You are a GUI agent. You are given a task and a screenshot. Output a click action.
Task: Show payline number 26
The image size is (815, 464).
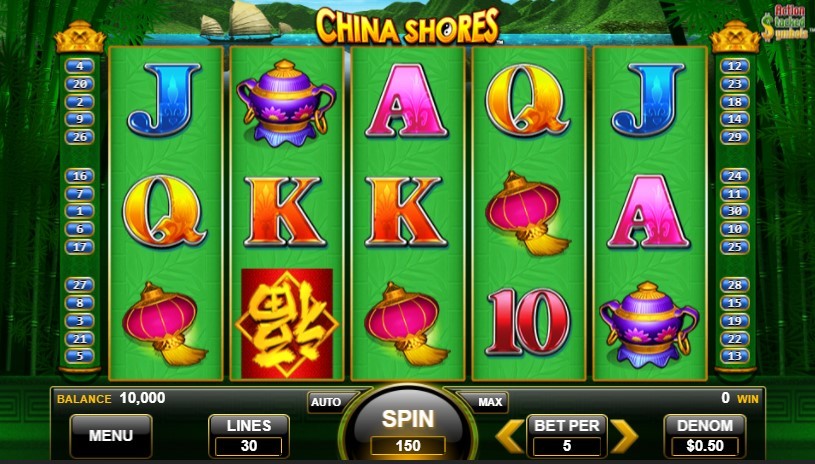coord(79,137)
